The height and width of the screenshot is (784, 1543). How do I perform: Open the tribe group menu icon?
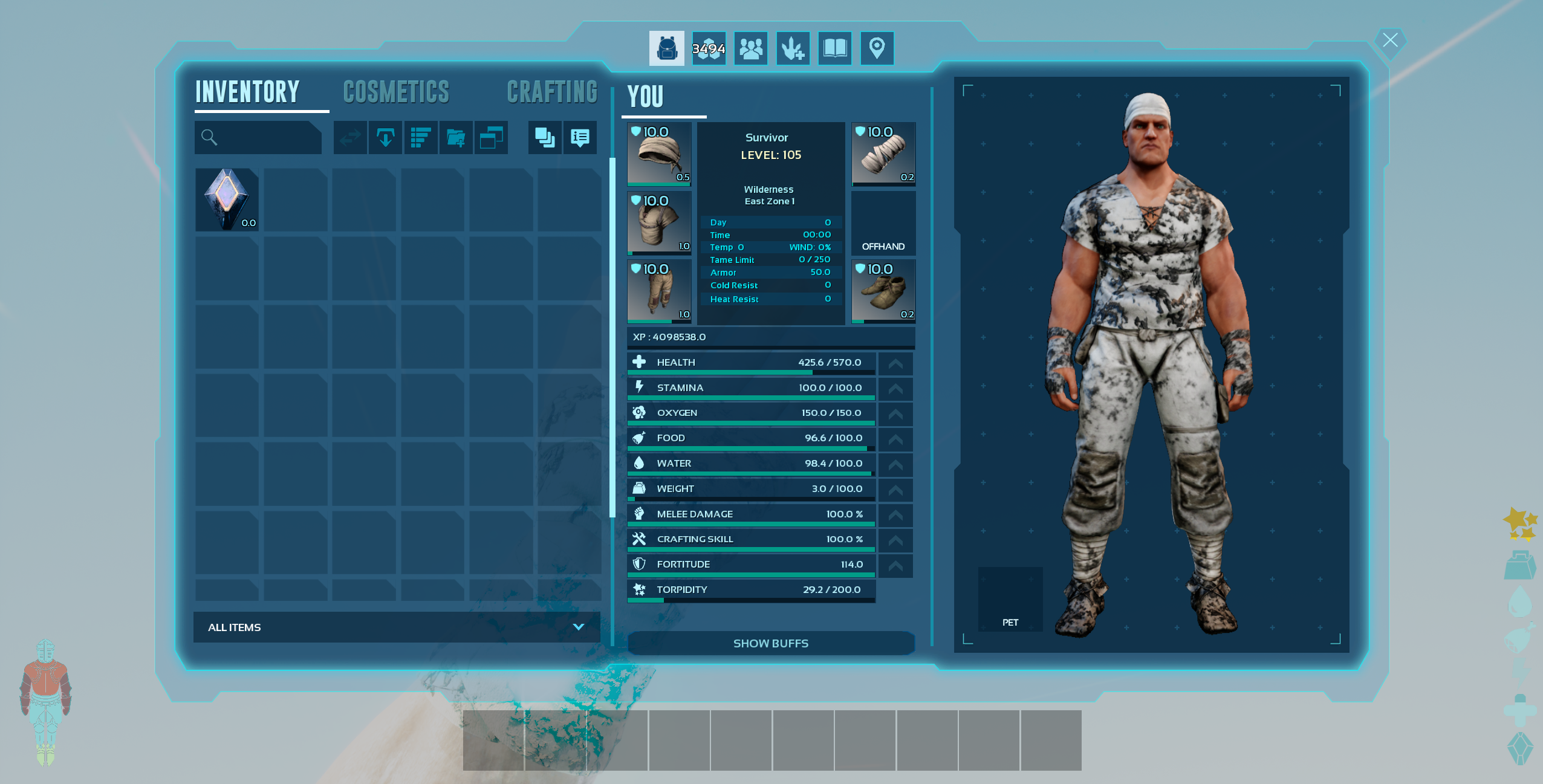[751, 48]
